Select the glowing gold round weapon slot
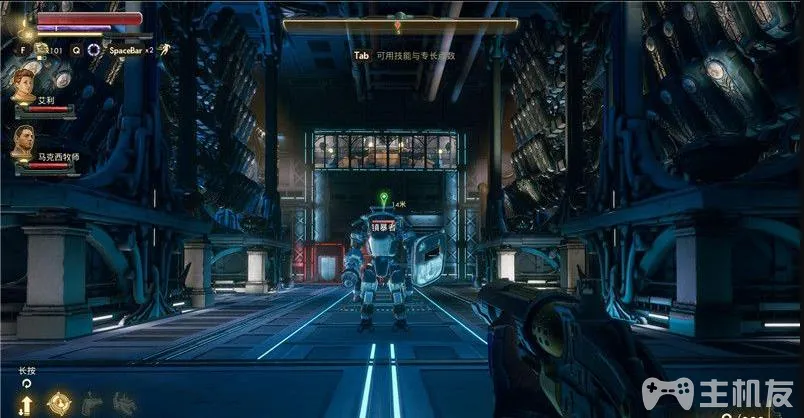804x418 pixels. [59, 402]
